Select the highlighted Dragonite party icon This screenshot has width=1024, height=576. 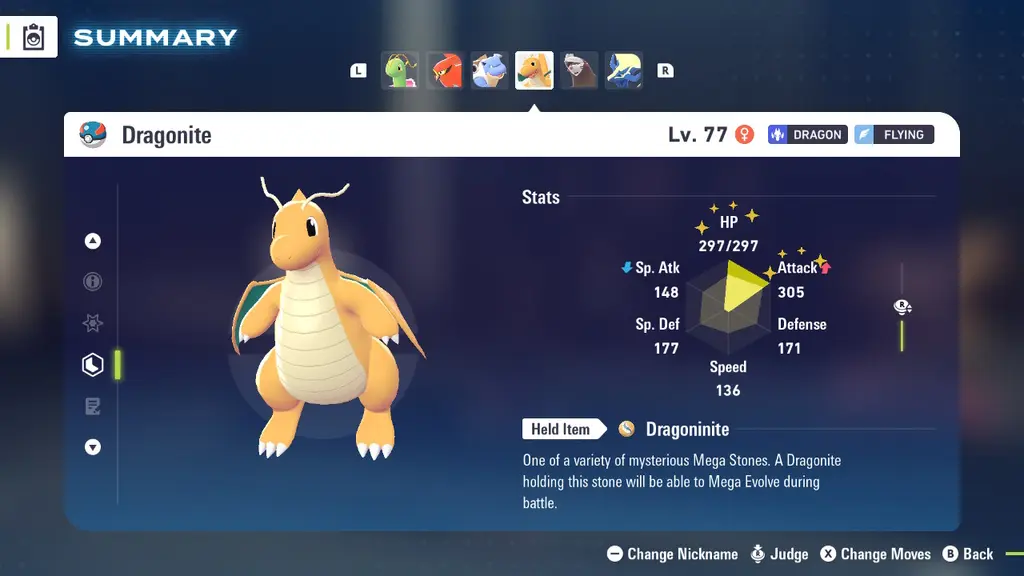(x=534, y=71)
